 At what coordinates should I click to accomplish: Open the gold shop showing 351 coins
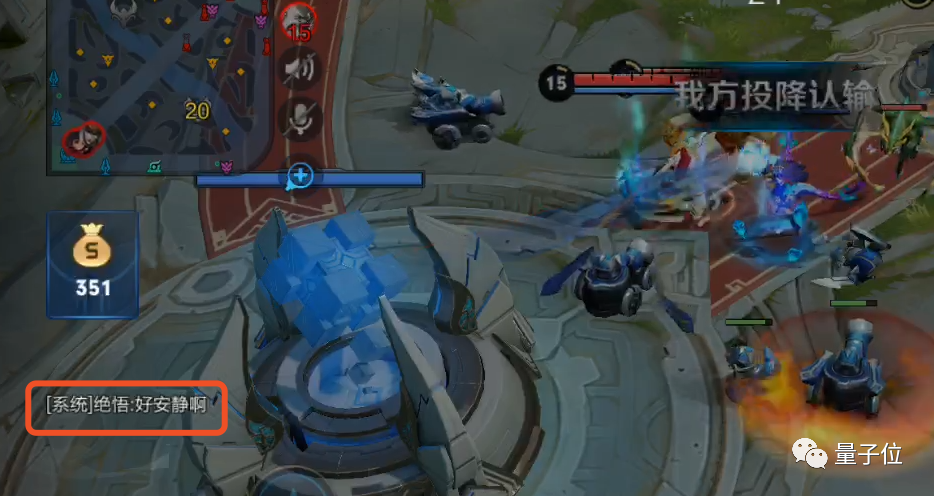pos(91,264)
